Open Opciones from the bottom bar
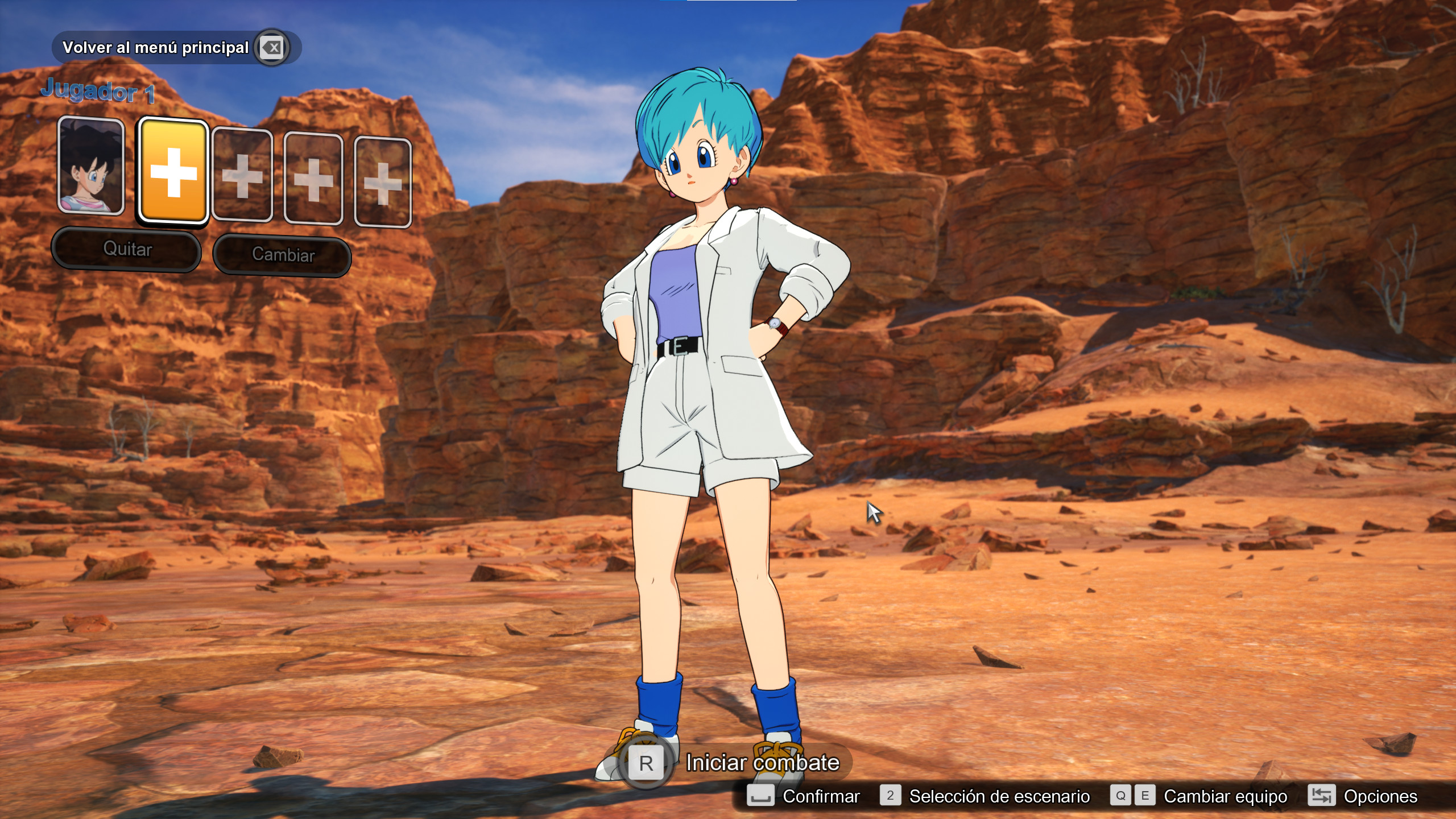 [x=1382, y=796]
